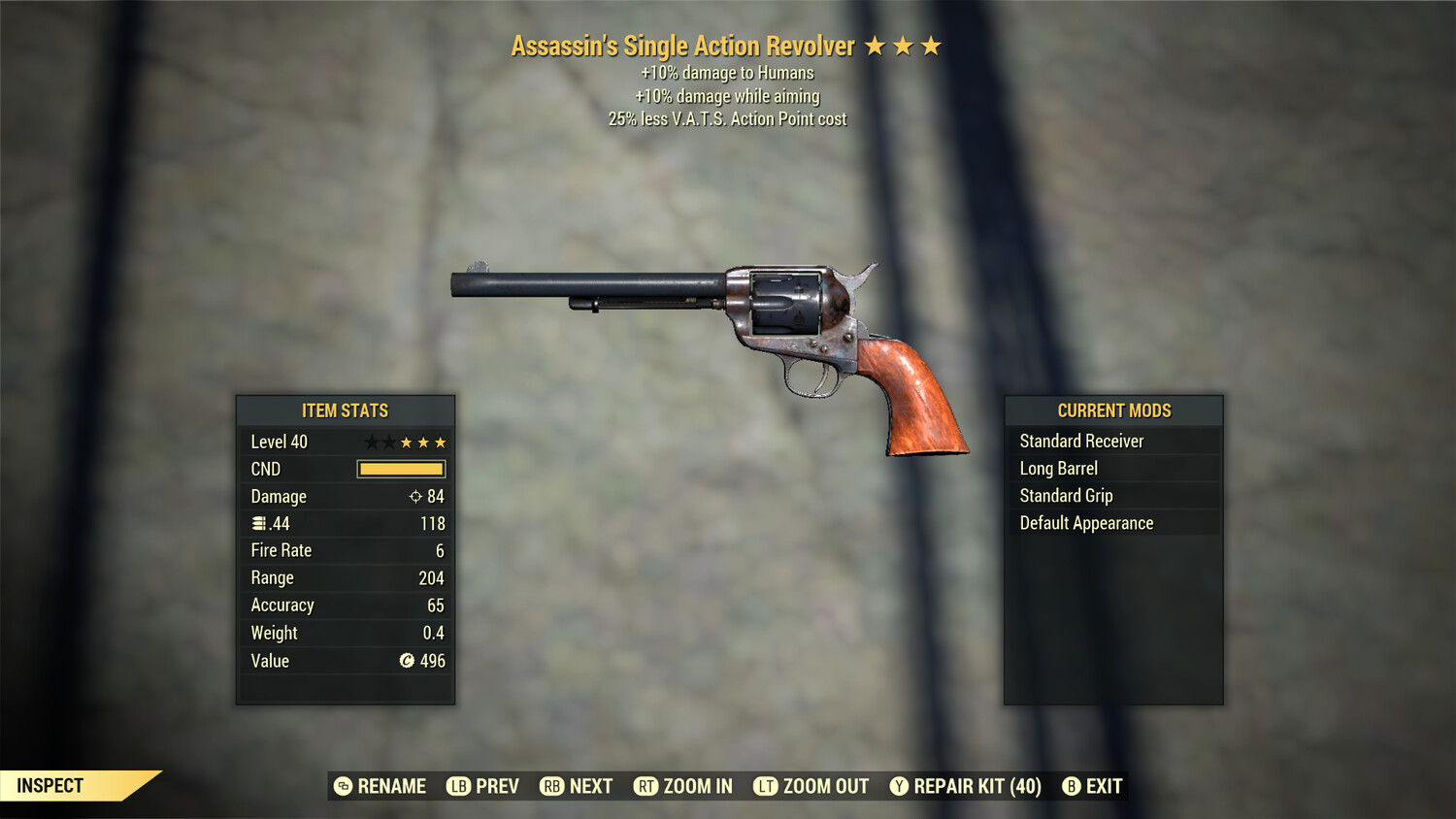The height and width of the screenshot is (819, 1456).
Task: Click the CURRENT MODS panel header
Action: point(1113,409)
